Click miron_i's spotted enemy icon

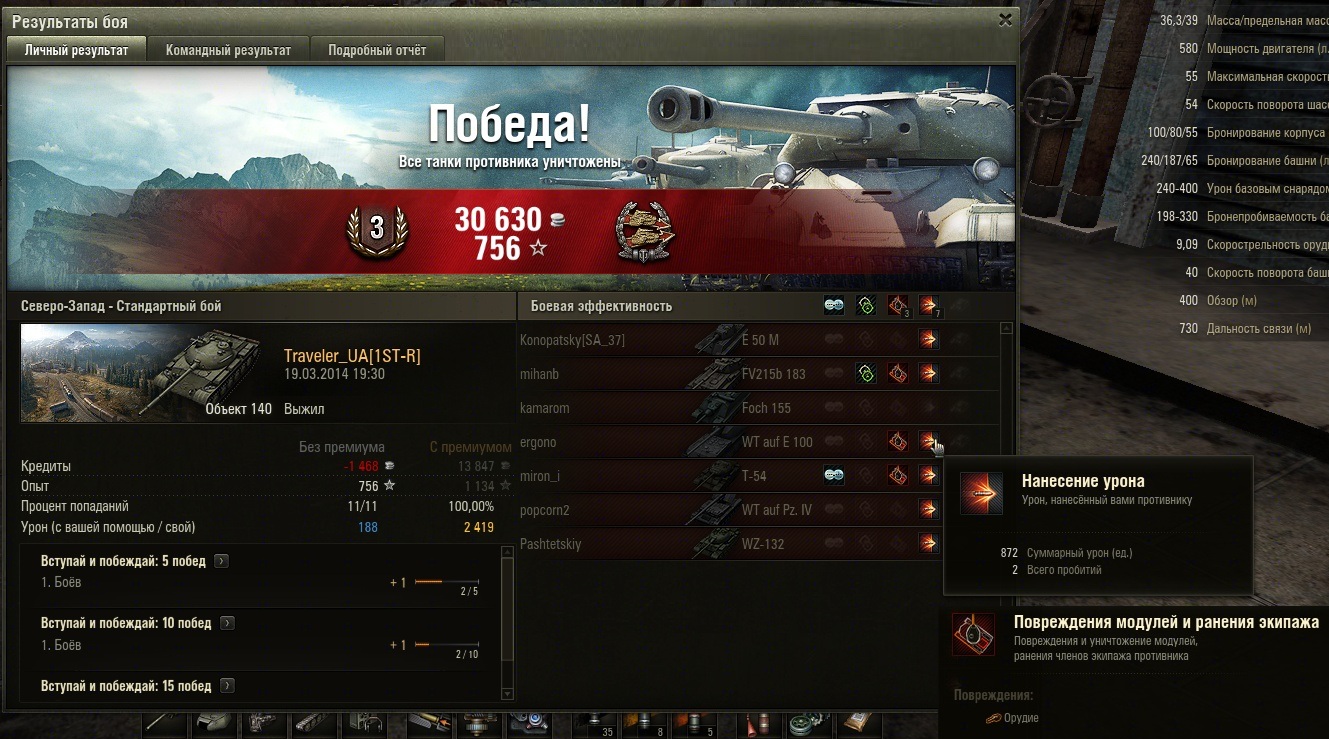(x=834, y=476)
